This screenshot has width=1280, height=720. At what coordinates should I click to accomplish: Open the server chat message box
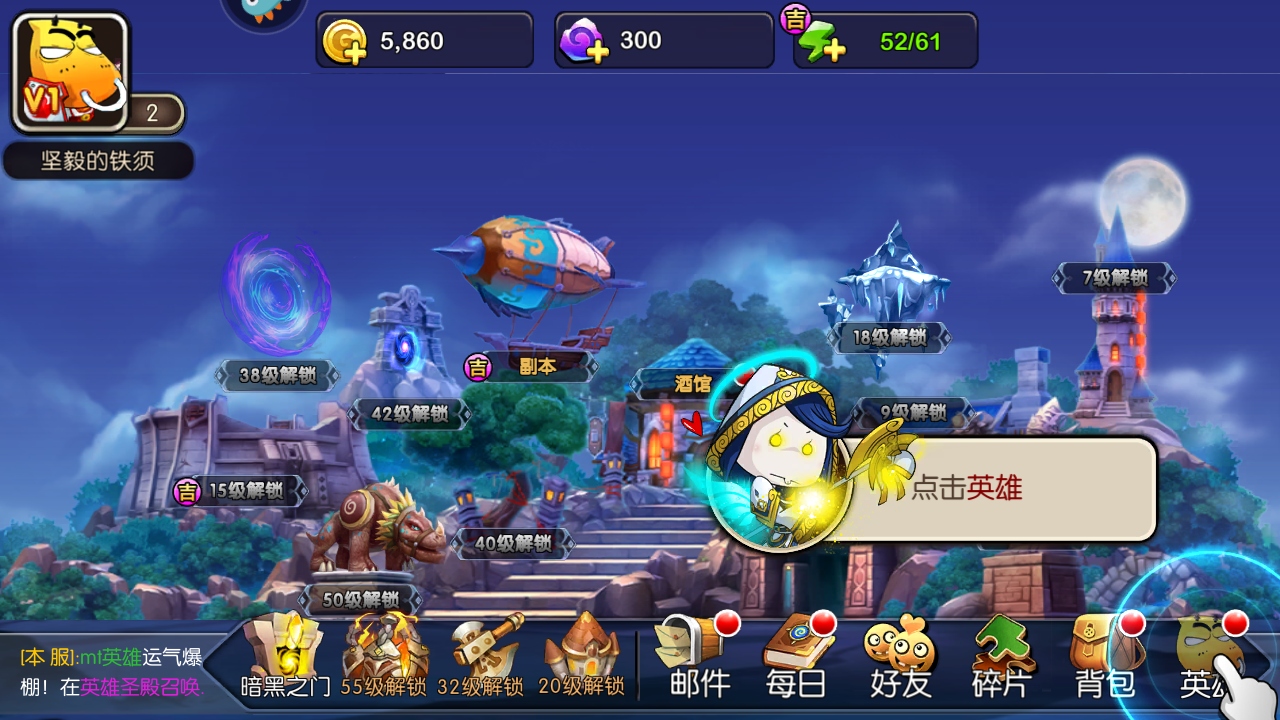(110, 672)
